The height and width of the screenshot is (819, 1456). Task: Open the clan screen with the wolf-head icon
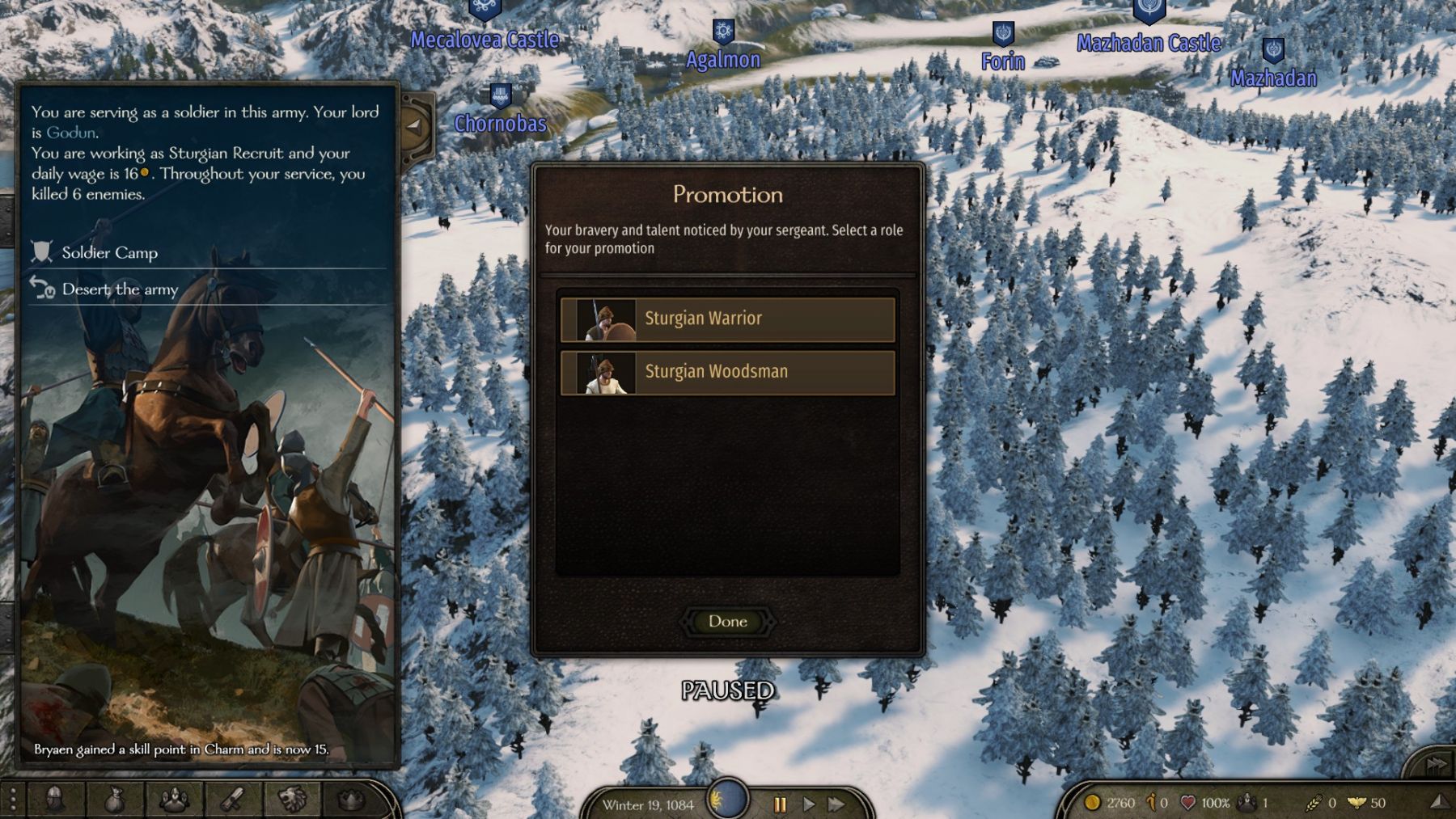292,800
